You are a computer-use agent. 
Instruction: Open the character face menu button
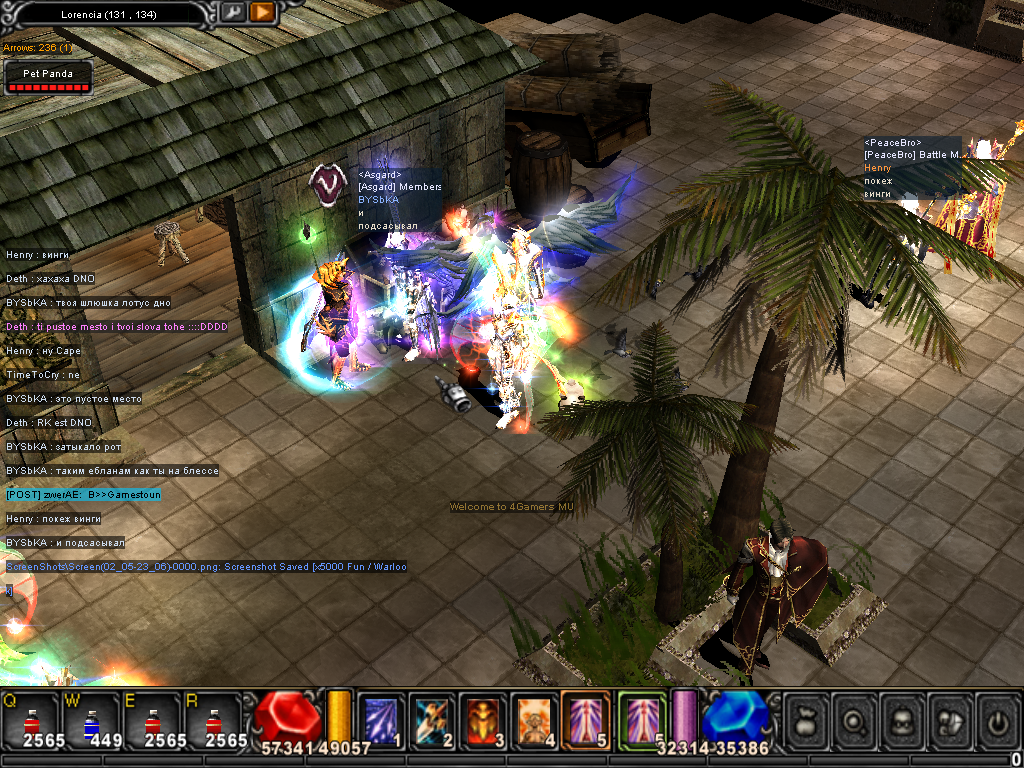click(904, 720)
